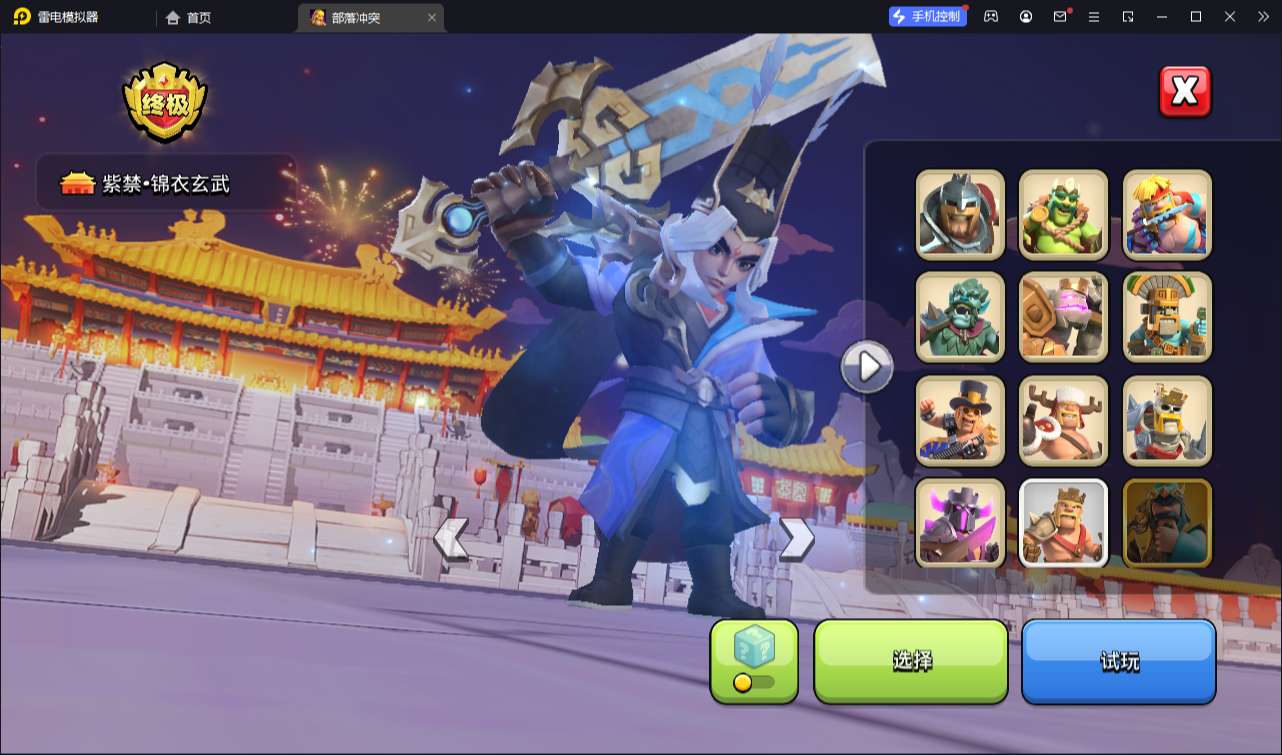
Task: Close the skin preview with the red X
Action: coord(1185,92)
